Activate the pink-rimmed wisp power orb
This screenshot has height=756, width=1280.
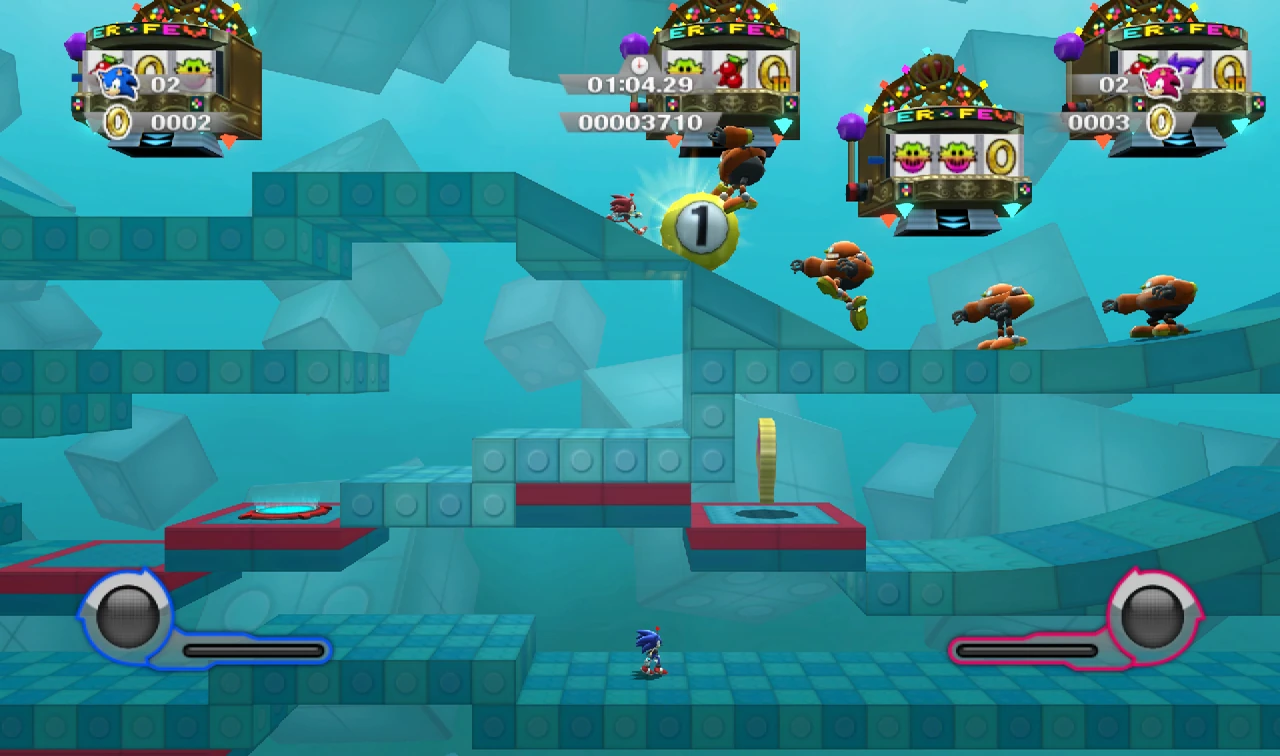tap(1152, 615)
